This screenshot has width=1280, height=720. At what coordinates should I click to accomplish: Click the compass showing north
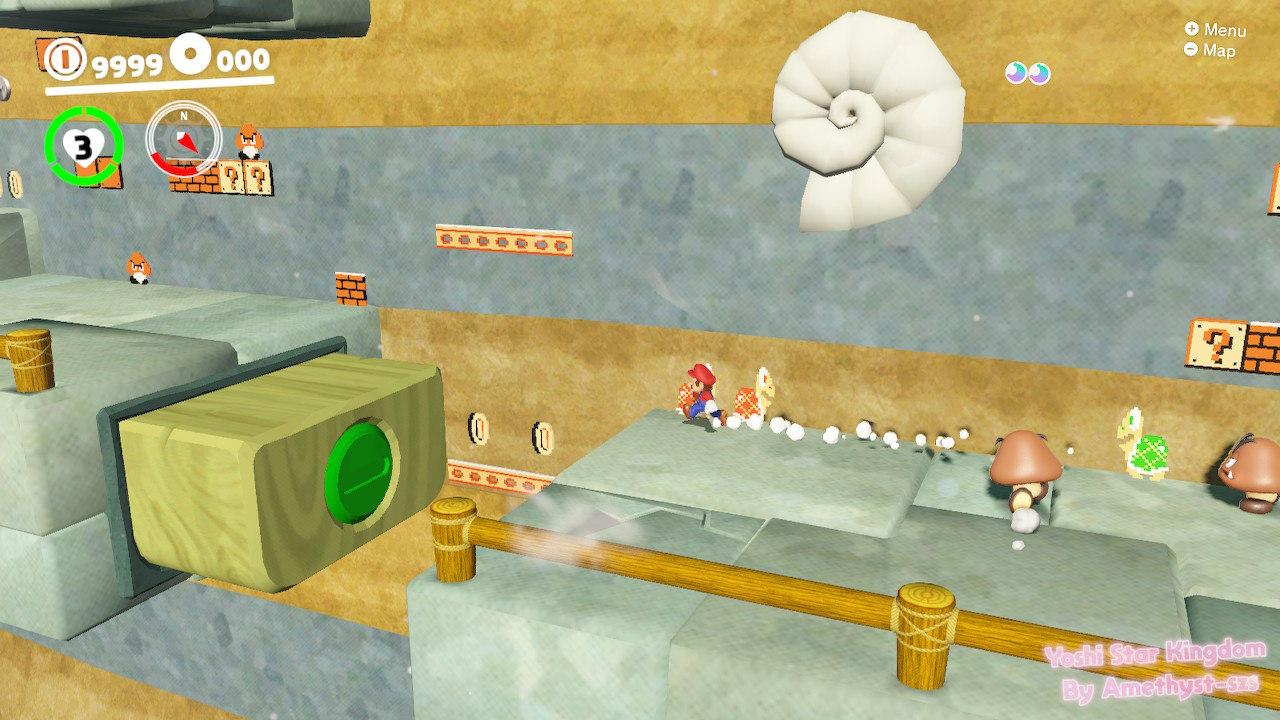[183, 139]
